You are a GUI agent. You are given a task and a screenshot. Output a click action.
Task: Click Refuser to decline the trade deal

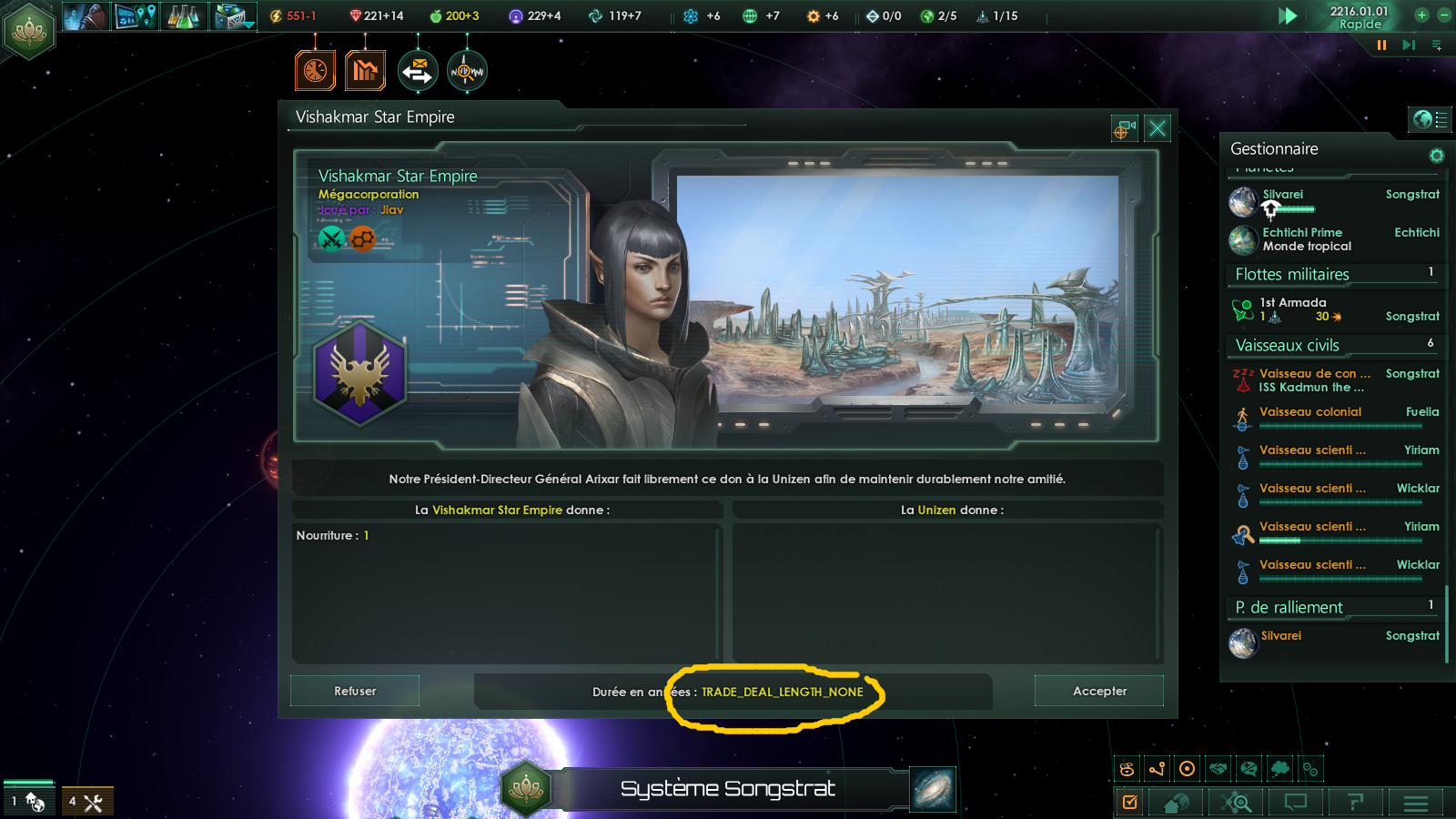coord(354,691)
